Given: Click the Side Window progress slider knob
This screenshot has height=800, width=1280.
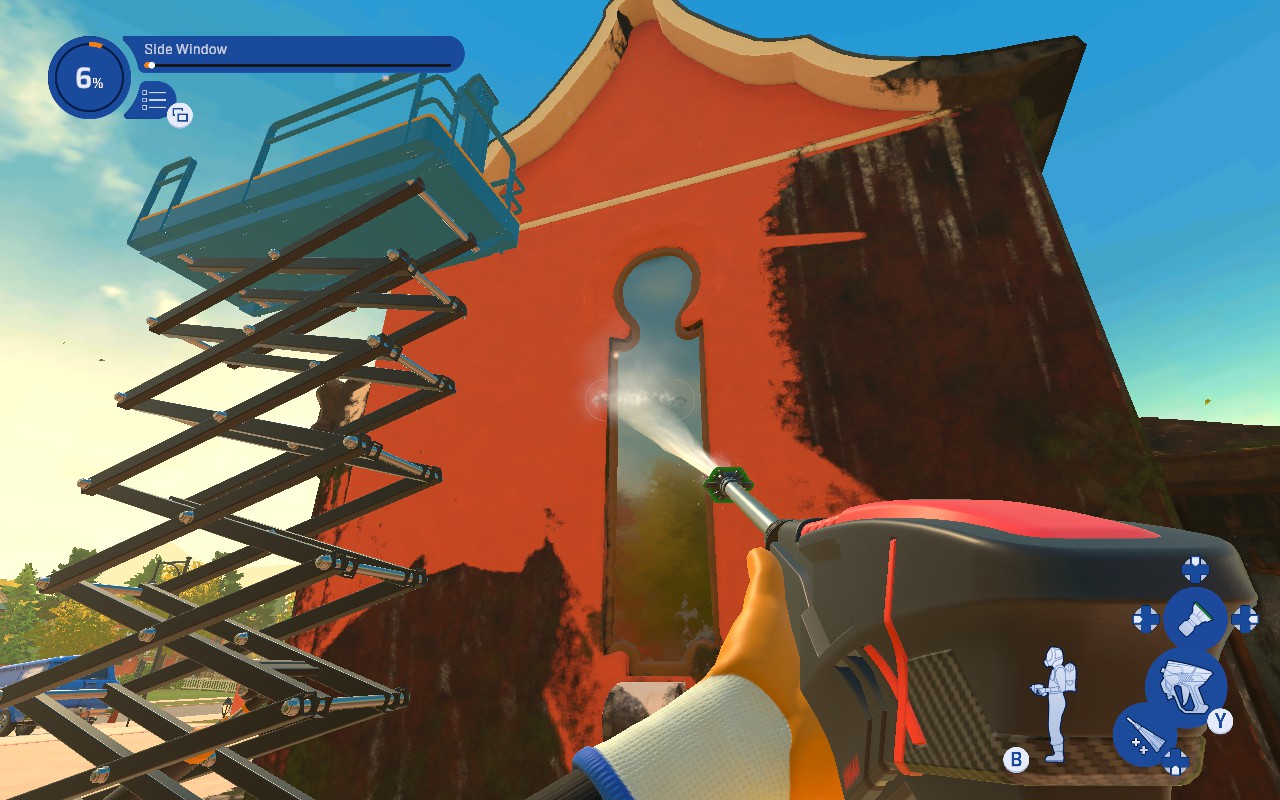Looking at the screenshot, I should pos(150,65).
